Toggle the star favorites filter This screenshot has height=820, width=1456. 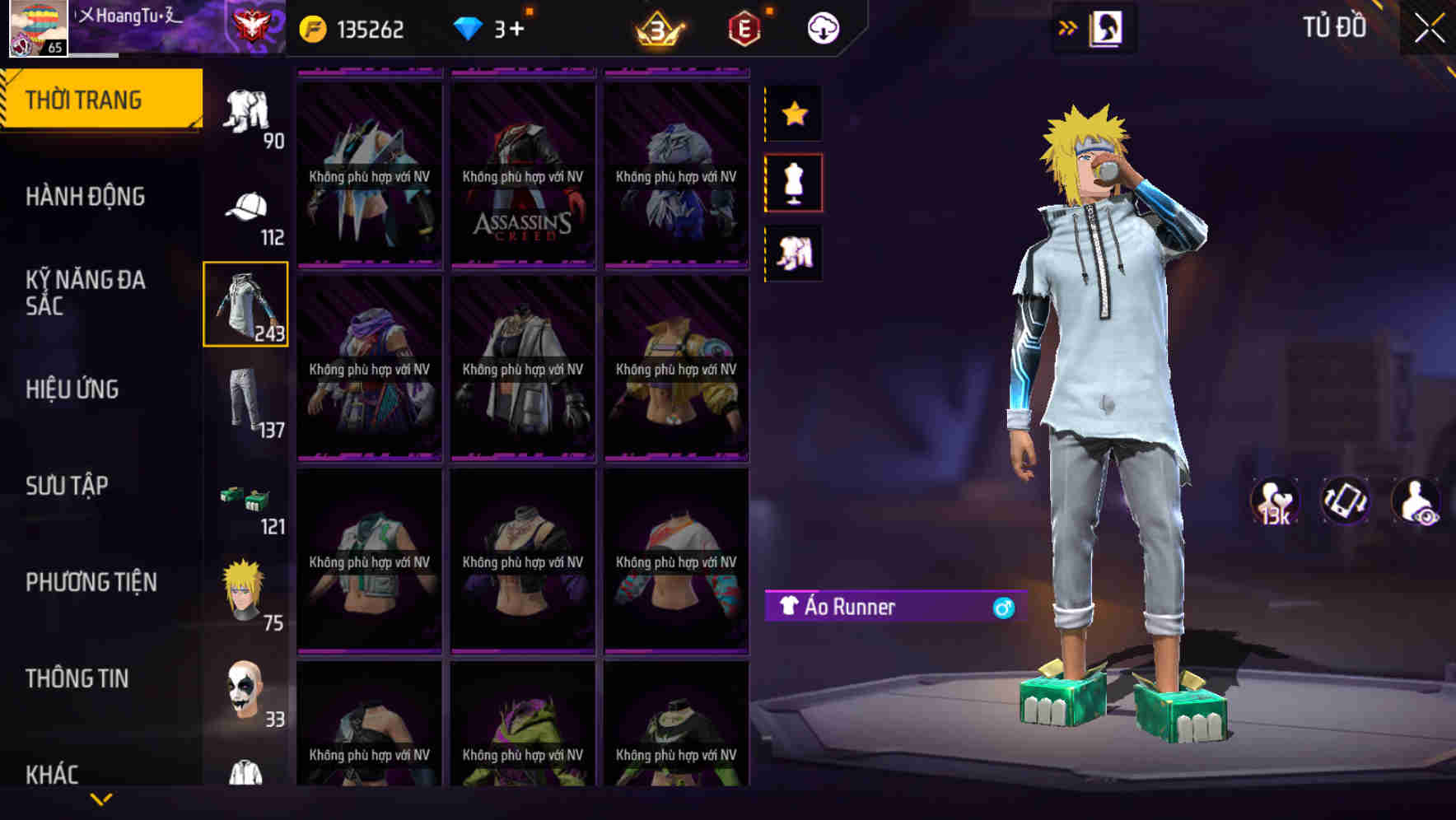point(795,114)
